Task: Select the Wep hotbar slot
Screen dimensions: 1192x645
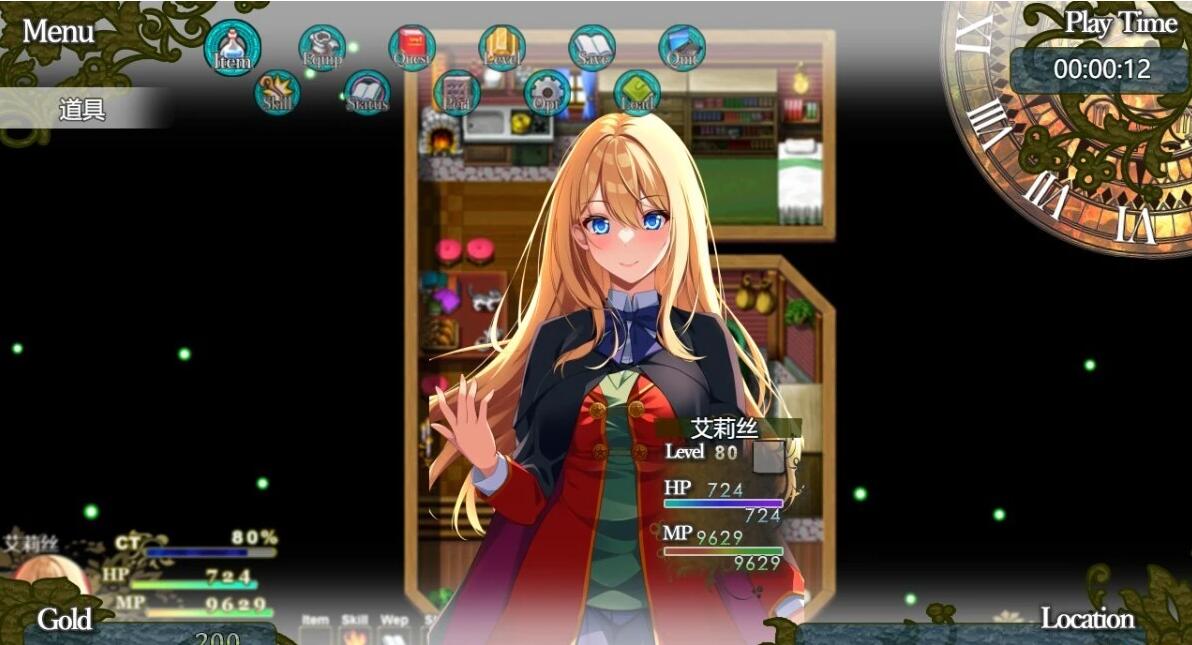Action: pyautogui.click(x=394, y=635)
